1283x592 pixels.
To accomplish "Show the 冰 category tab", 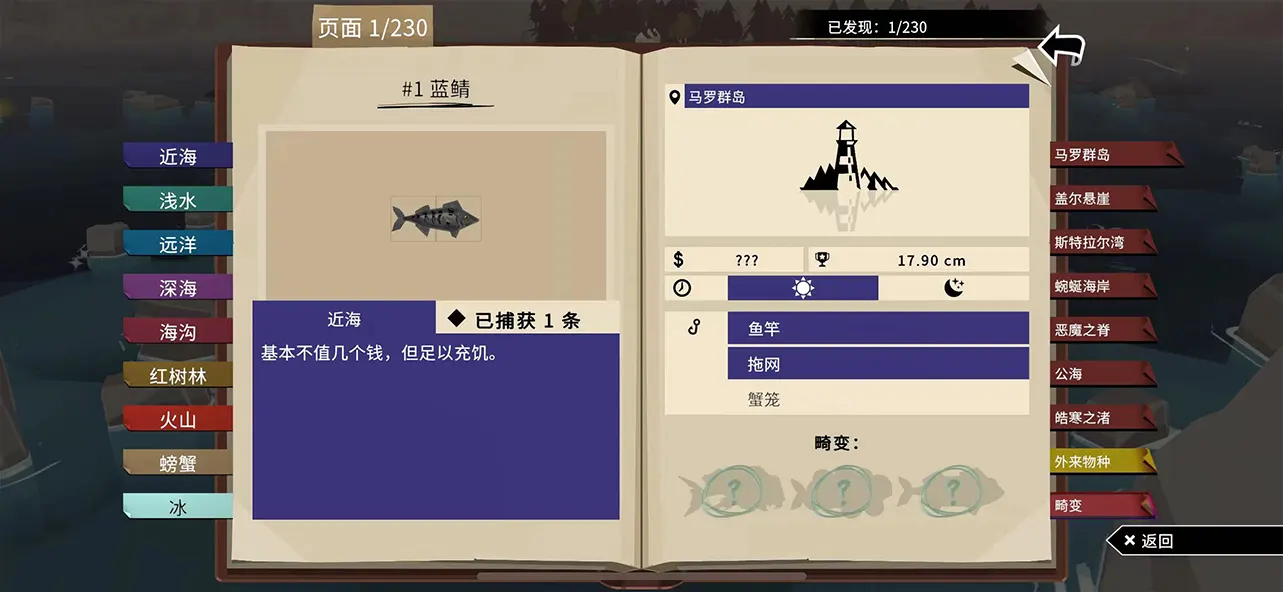I will point(178,508).
